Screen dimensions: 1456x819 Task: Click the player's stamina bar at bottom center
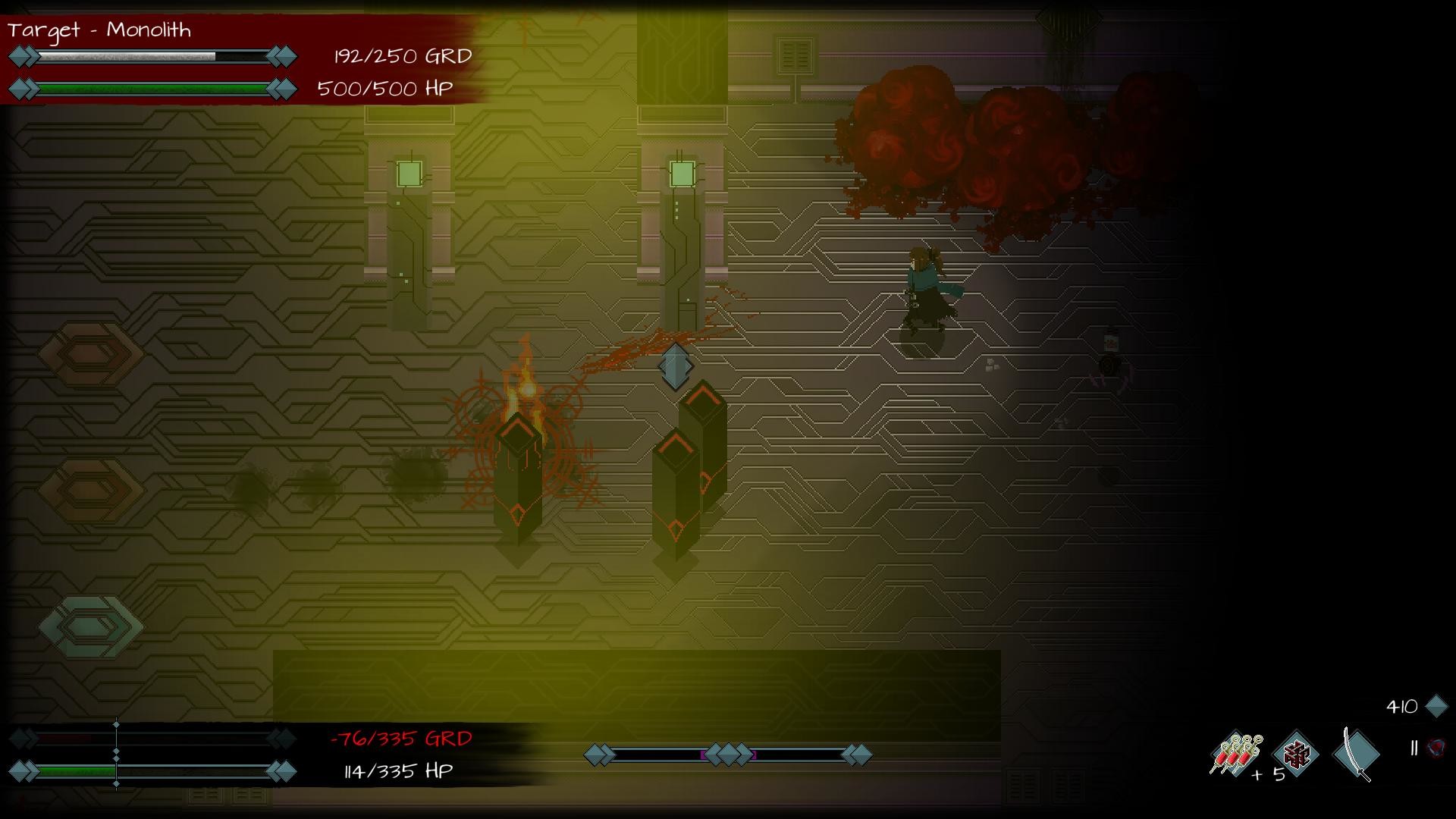tap(728, 754)
